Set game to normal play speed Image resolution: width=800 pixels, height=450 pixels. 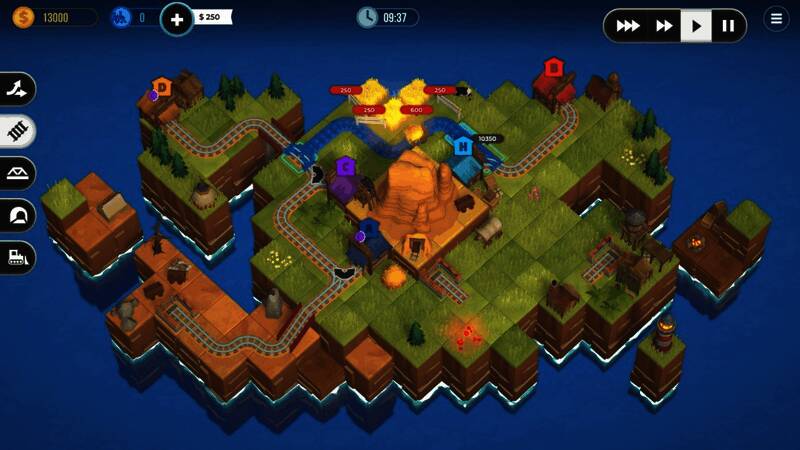point(697,26)
